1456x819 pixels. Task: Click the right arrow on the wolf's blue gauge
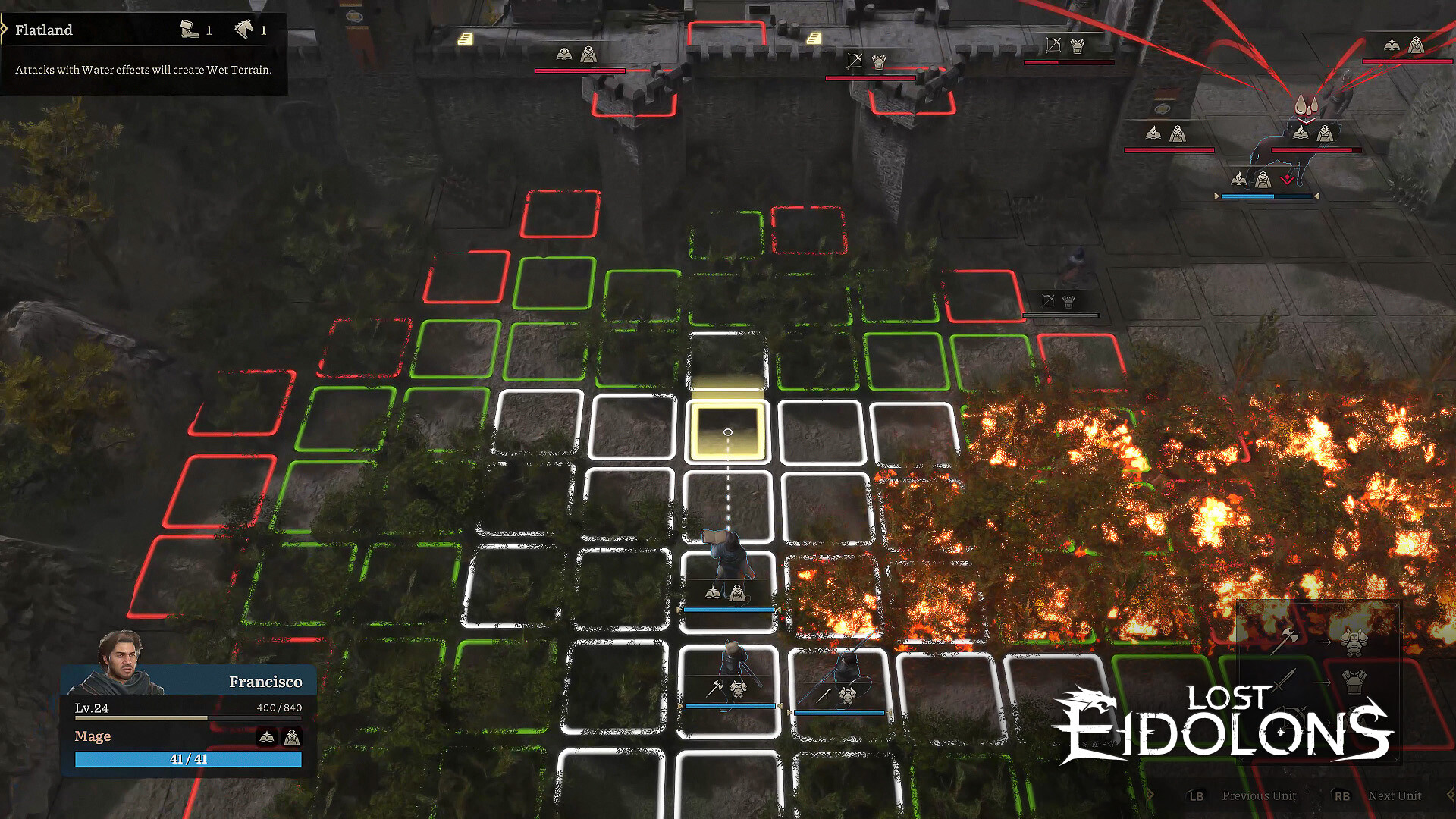click(x=1316, y=196)
